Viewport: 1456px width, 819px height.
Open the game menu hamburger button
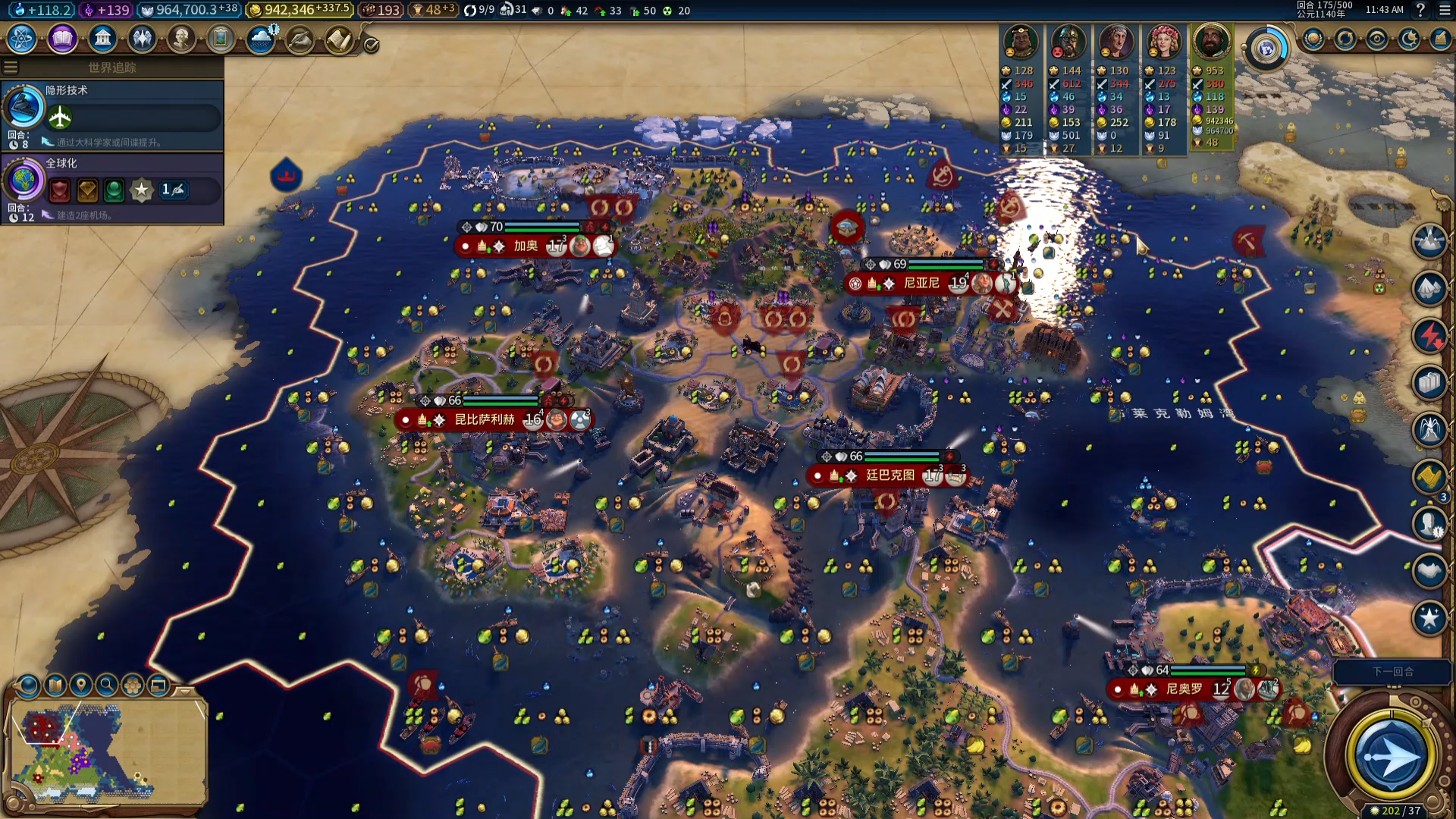click(x=1444, y=10)
